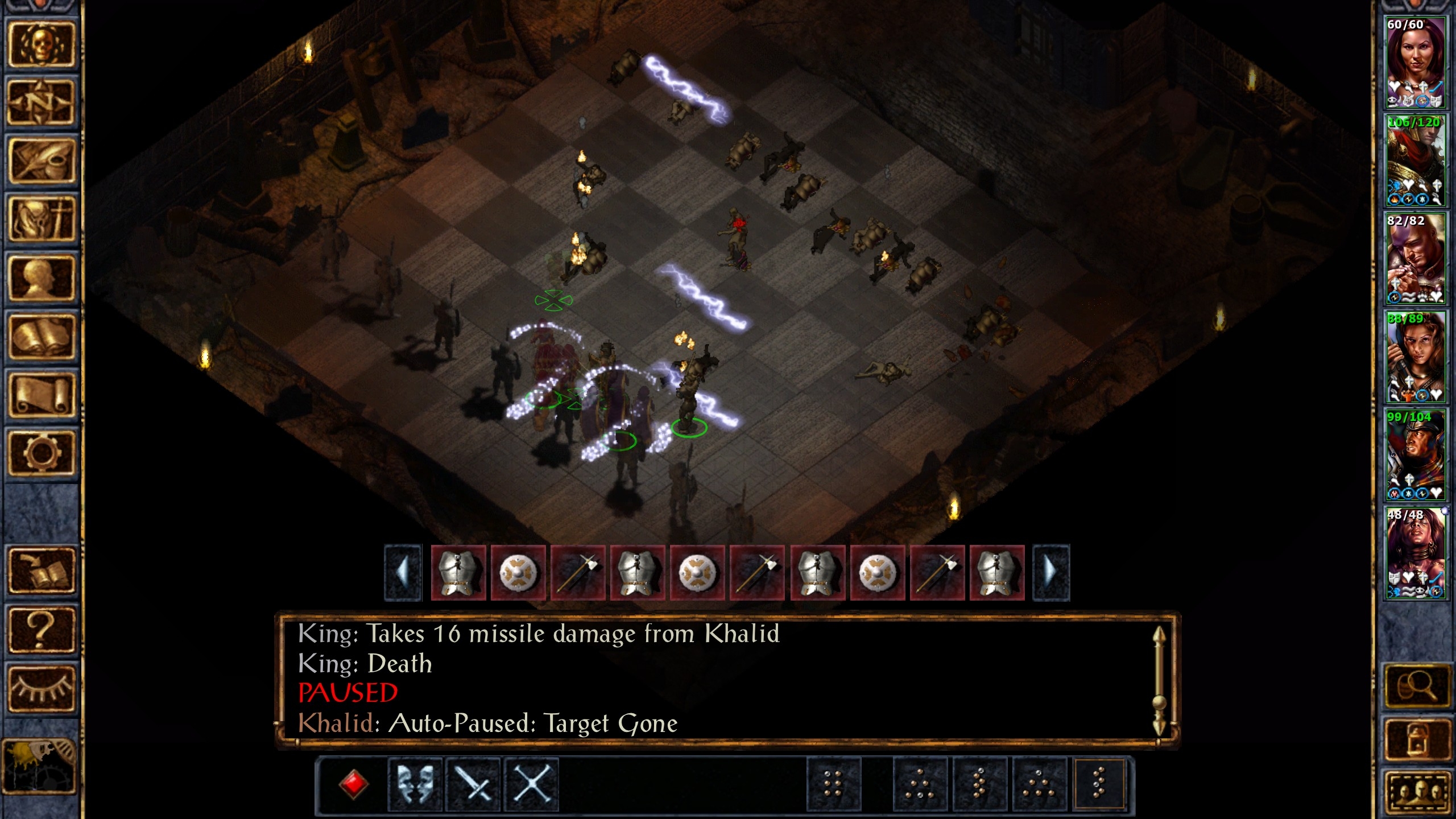Open the area map via the compass icon

coord(41,102)
